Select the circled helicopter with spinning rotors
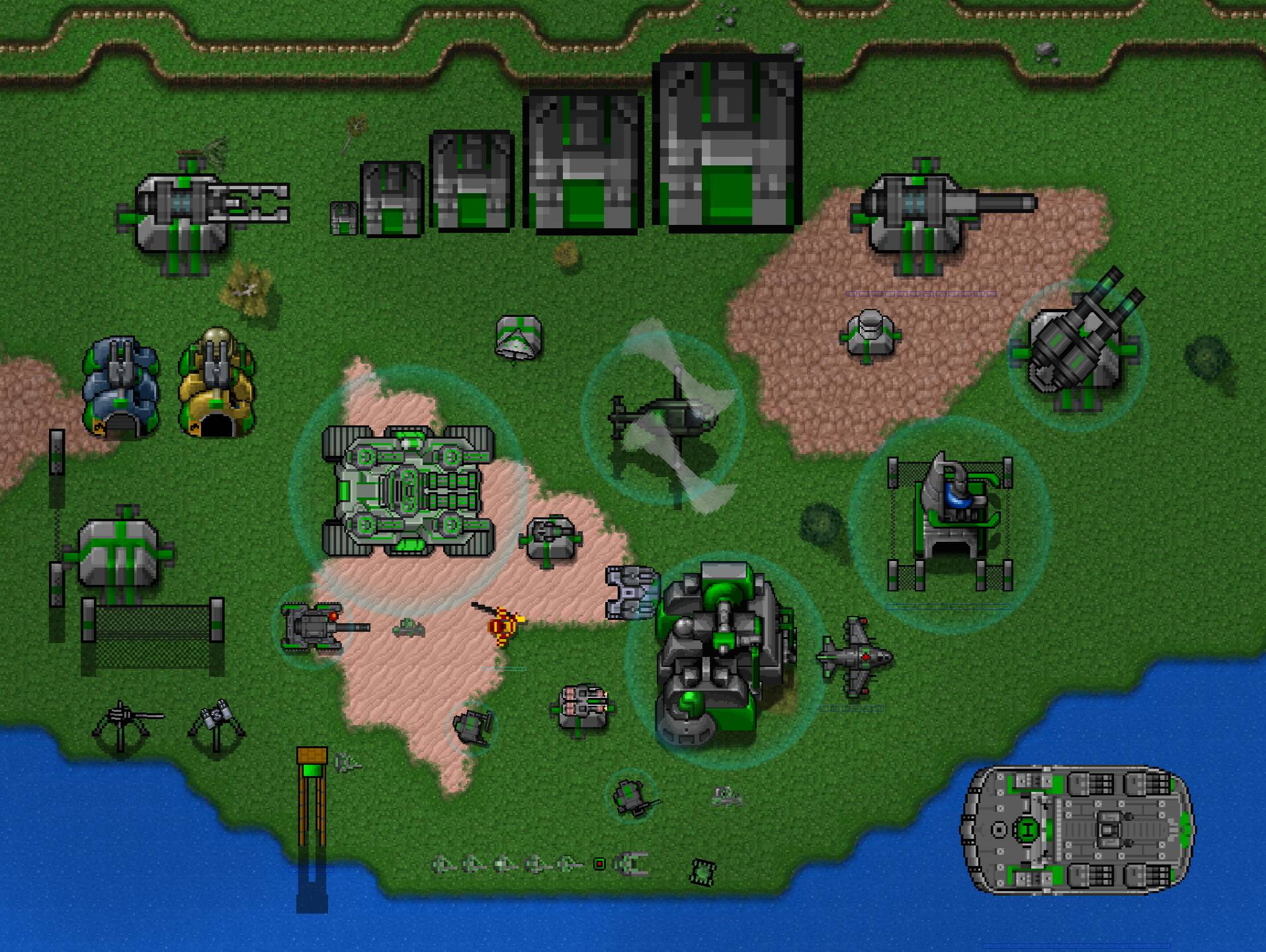1266x952 pixels. [x=663, y=415]
